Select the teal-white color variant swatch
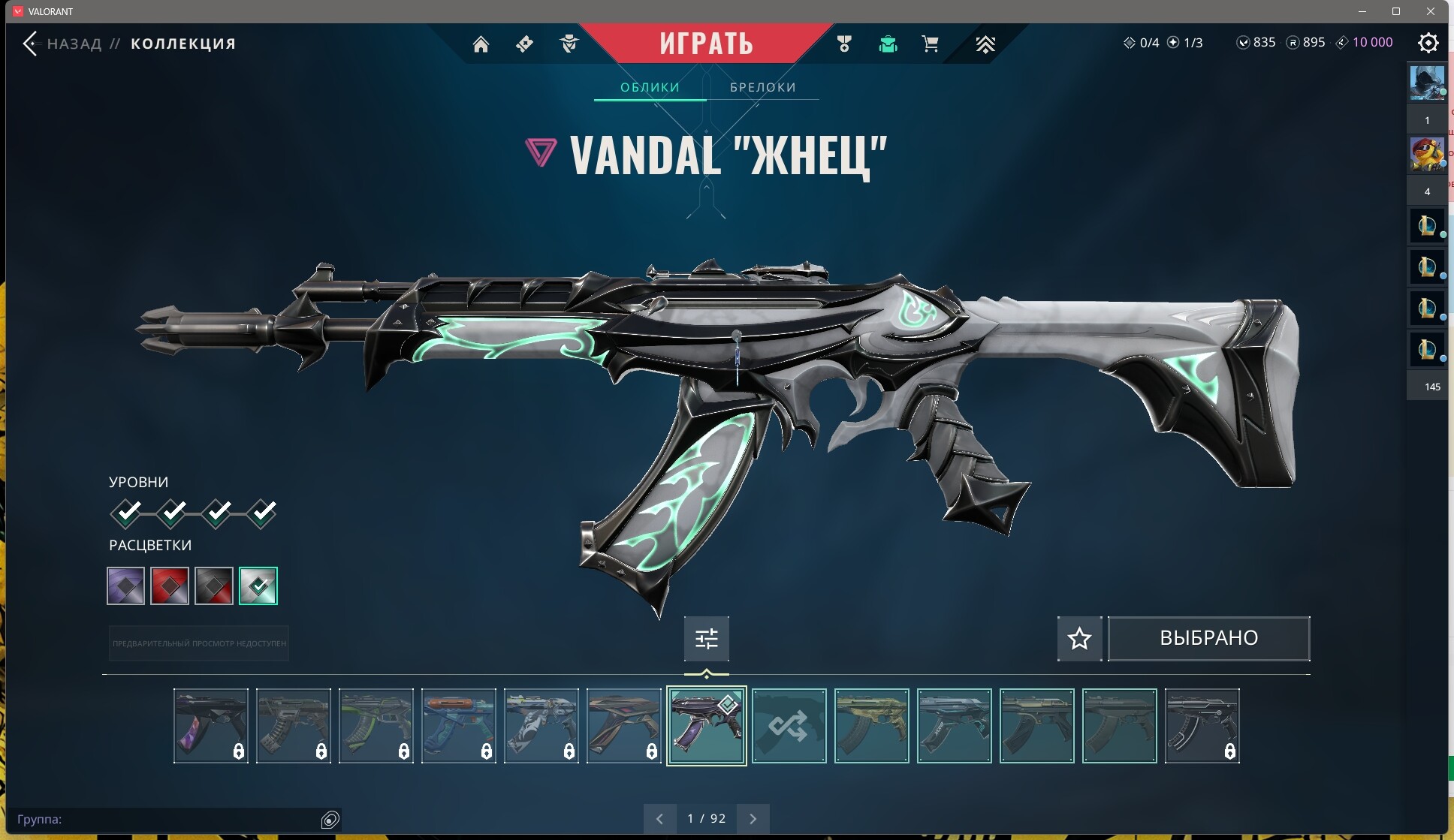 [x=258, y=586]
